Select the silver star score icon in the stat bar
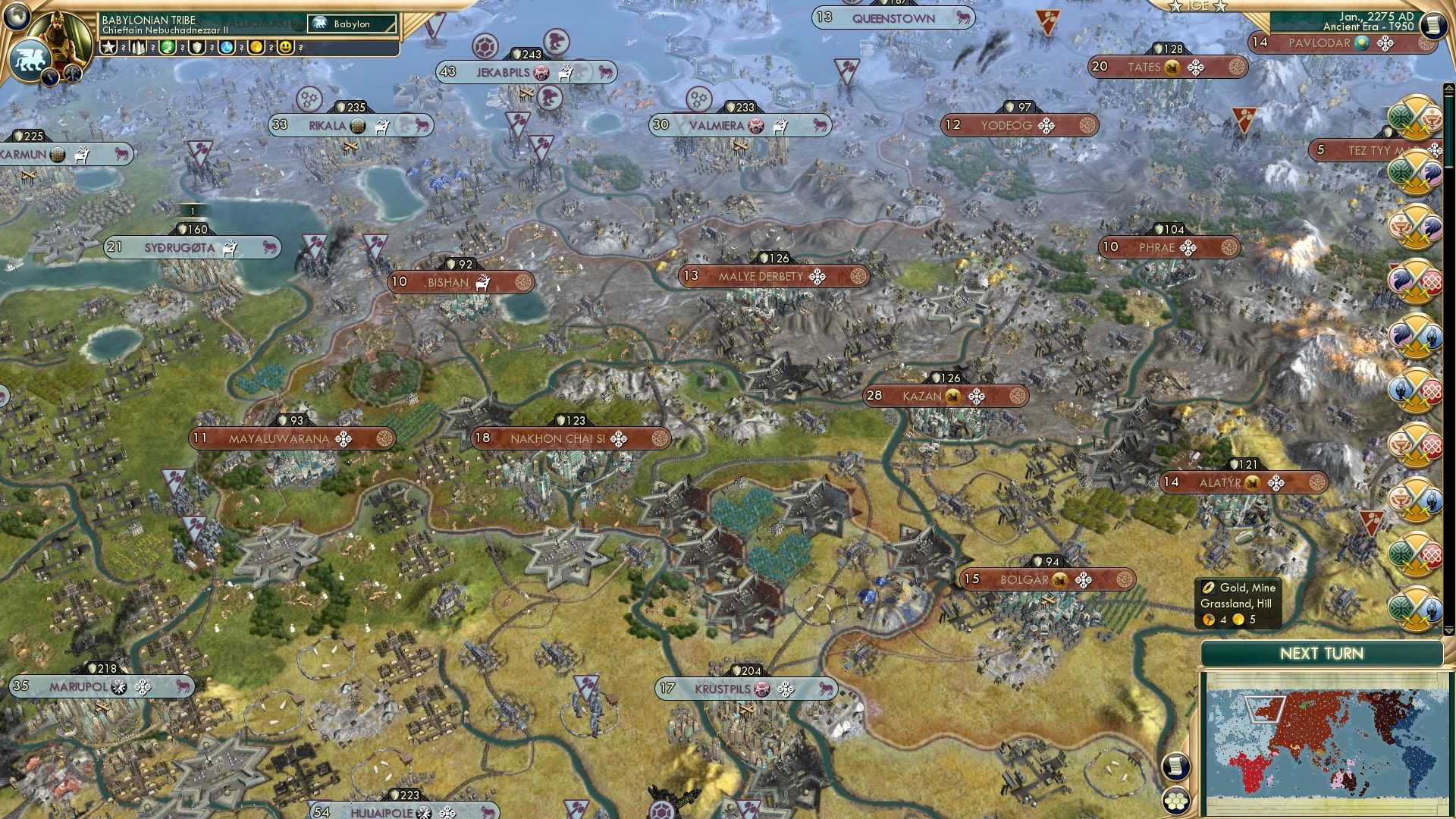This screenshot has width=1456, height=819. 109,47
